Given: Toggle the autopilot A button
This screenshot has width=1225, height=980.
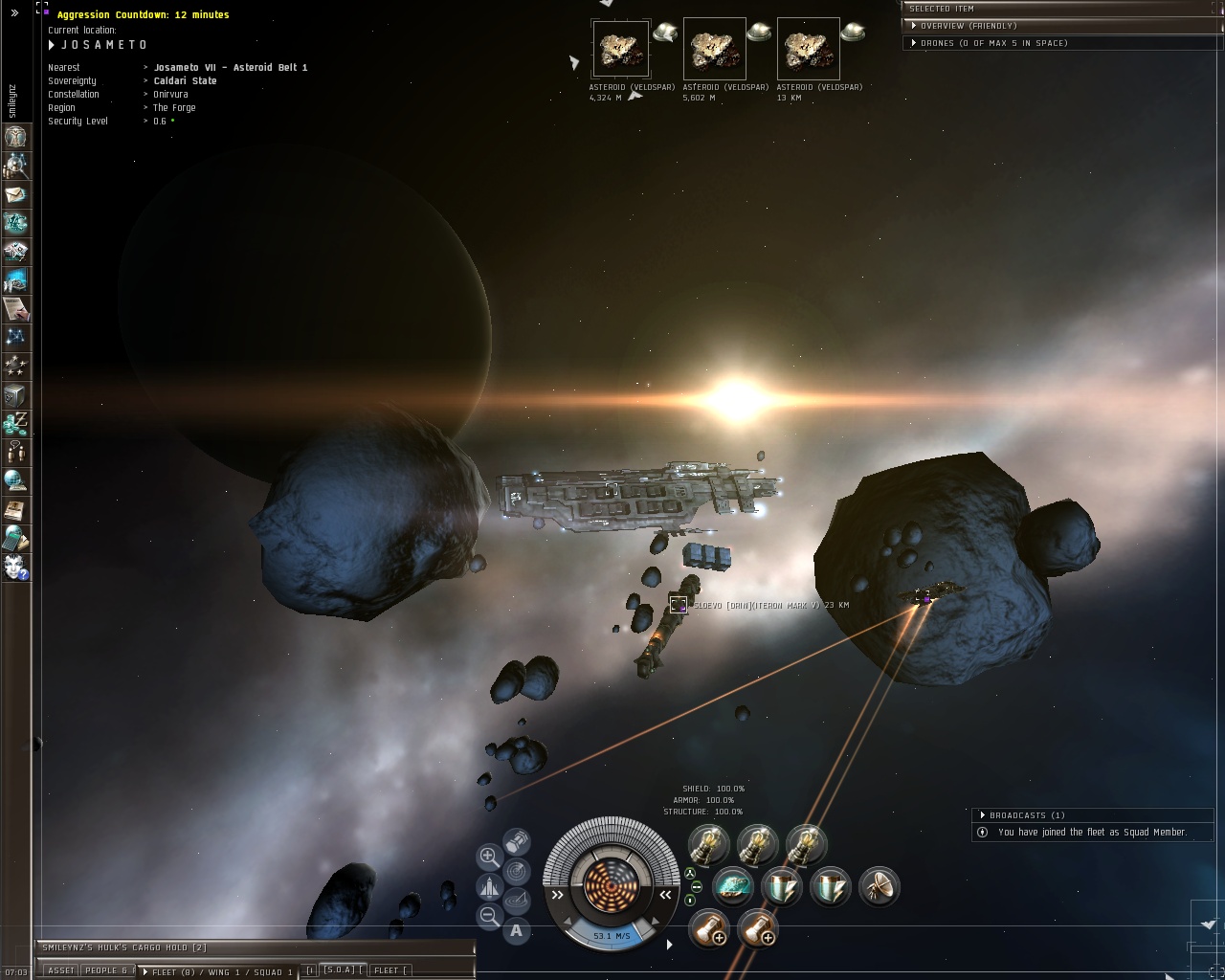Looking at the screenshot, I should pyautogui.click(x=517, y=929).
